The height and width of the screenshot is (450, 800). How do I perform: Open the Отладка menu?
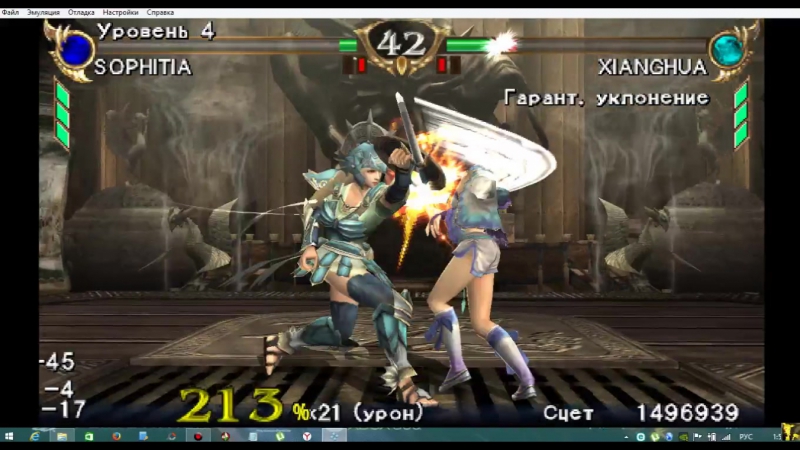pyautogui.click(x=82, y=12)
